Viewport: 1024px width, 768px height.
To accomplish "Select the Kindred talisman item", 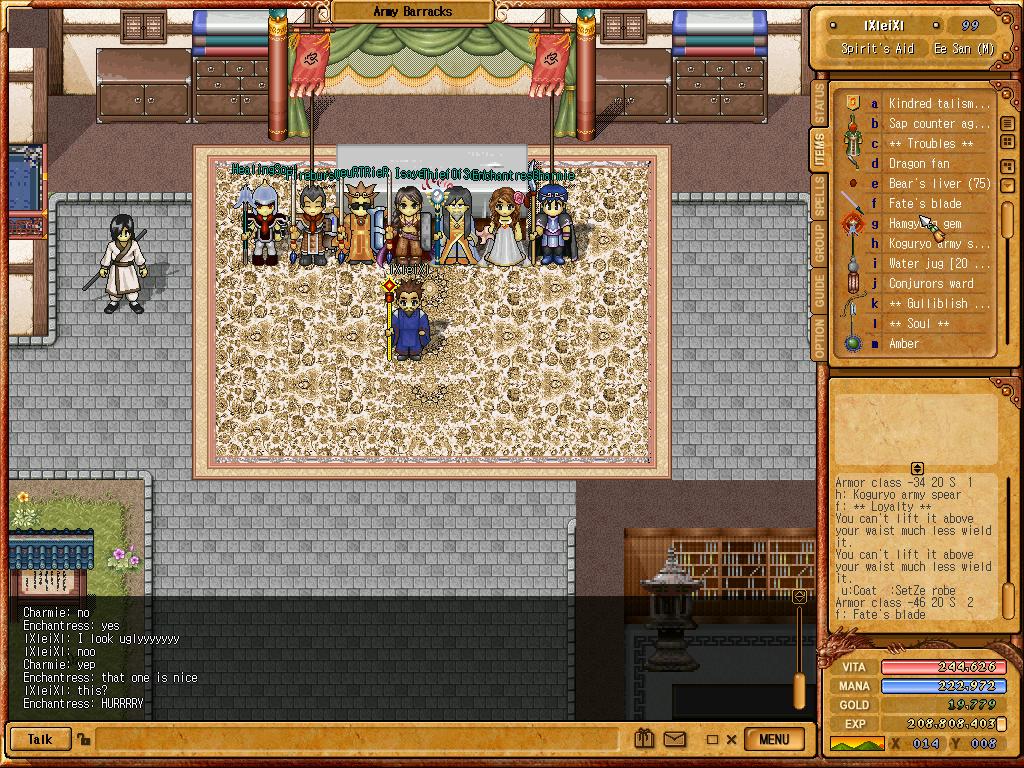I will pyautogui.click(x=938, y=103).
